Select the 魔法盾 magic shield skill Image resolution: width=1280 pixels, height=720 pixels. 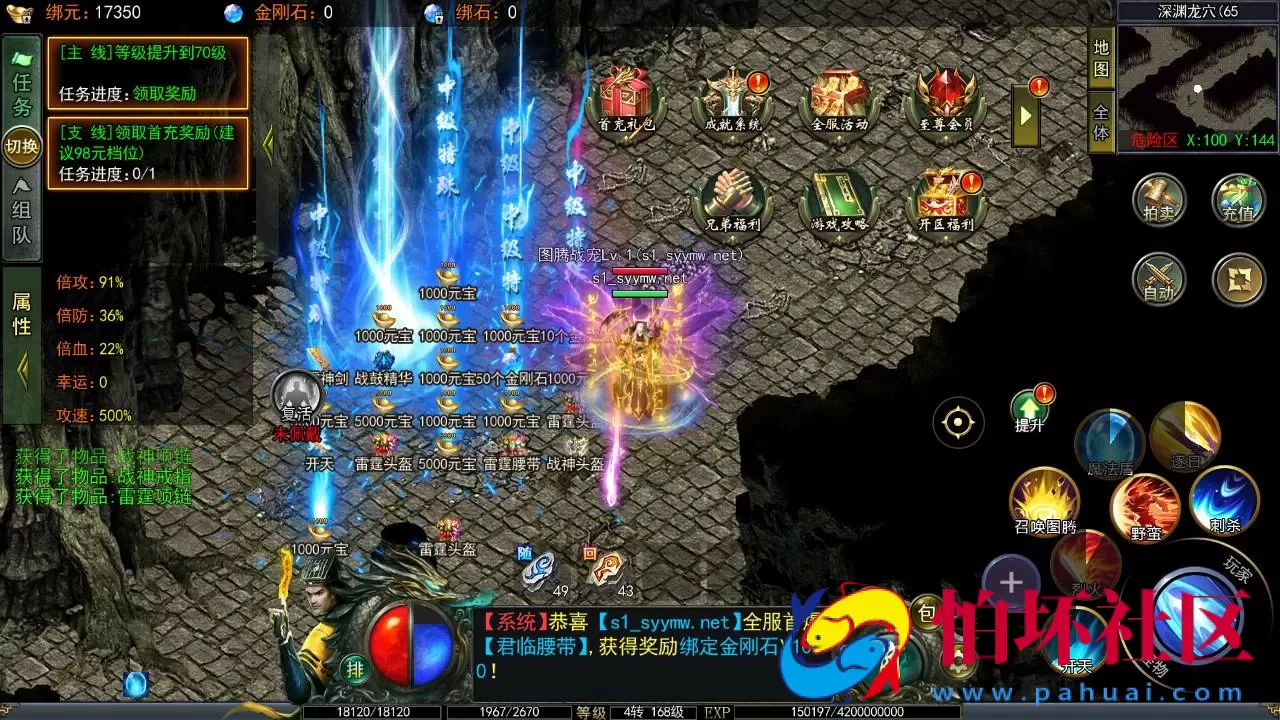(1110, 440)
